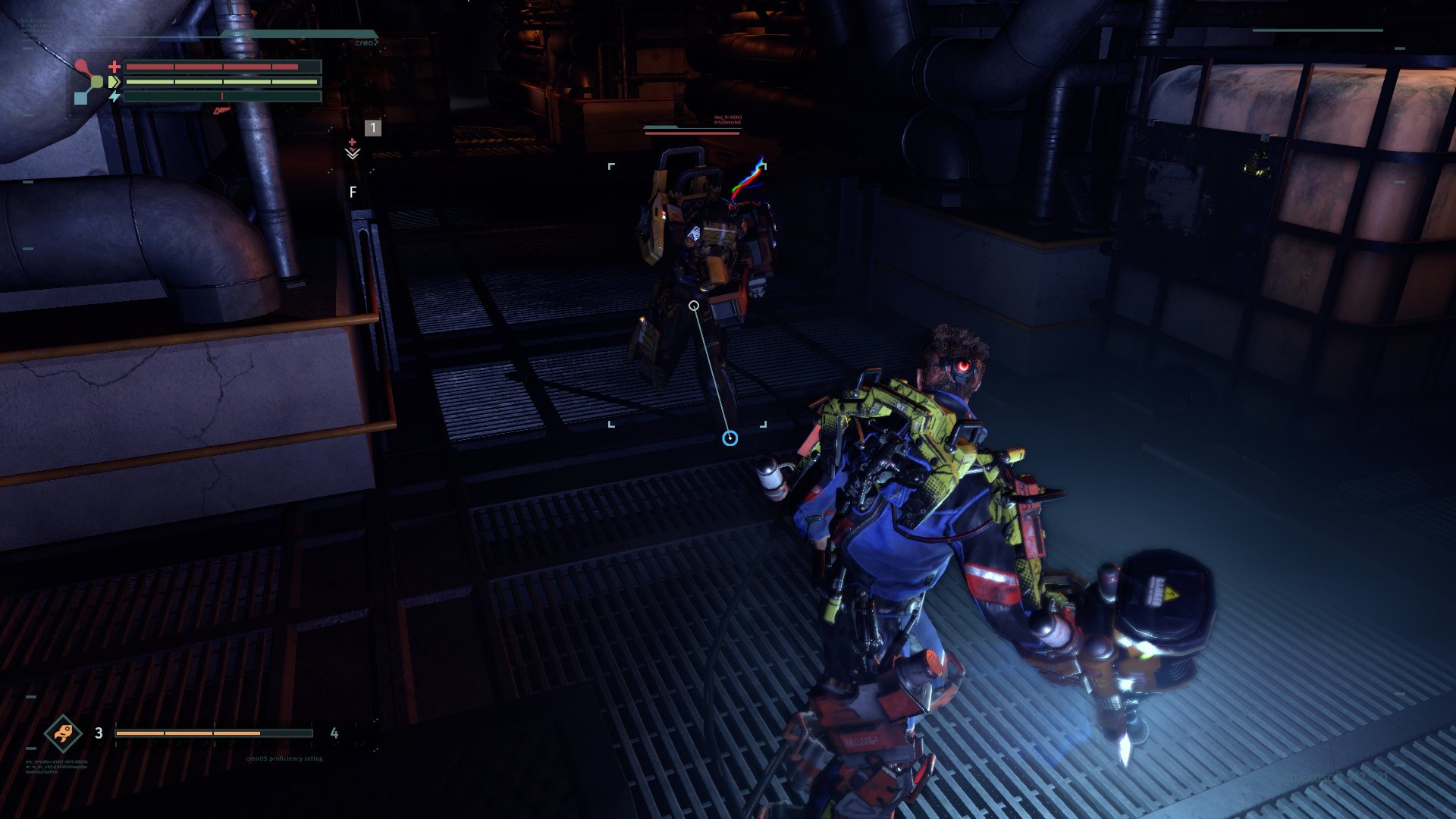Click the red saw-blade damage indicator
This screenshot has width=1456, height=819.
tap(221, 111)
